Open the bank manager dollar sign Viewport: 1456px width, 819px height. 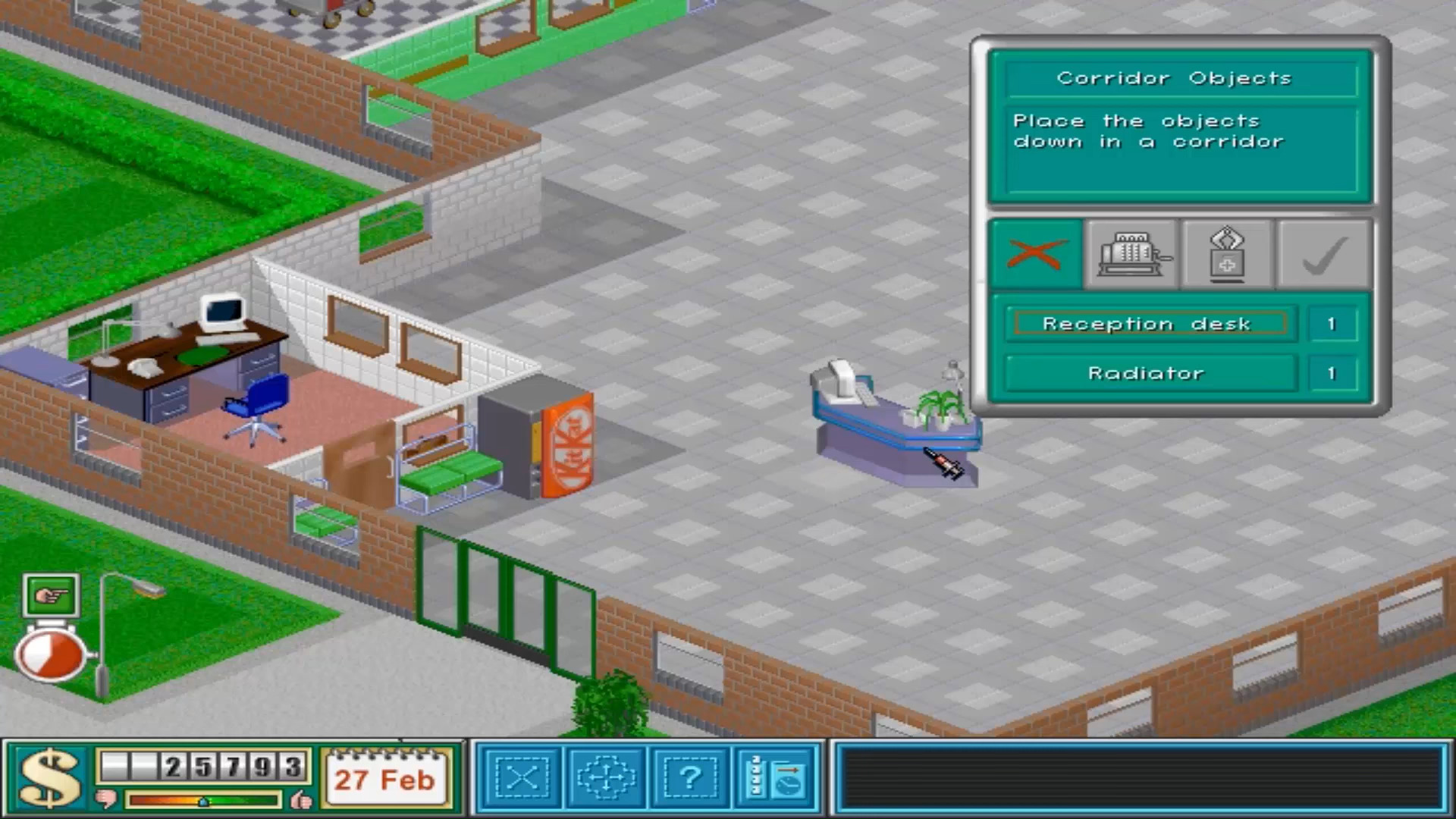[47, 775]
